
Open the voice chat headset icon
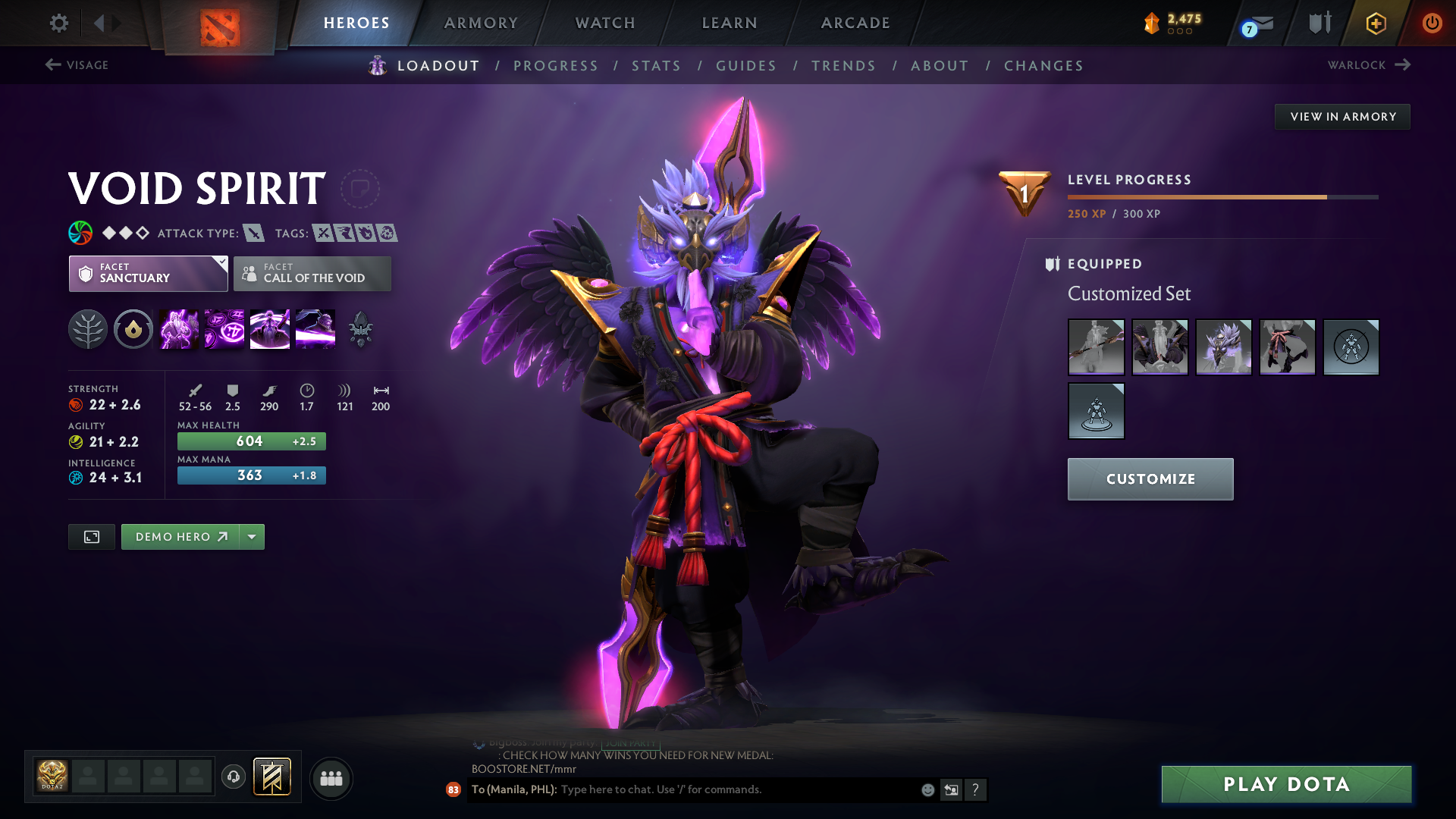pyautogui.click(x=234, y=778)
